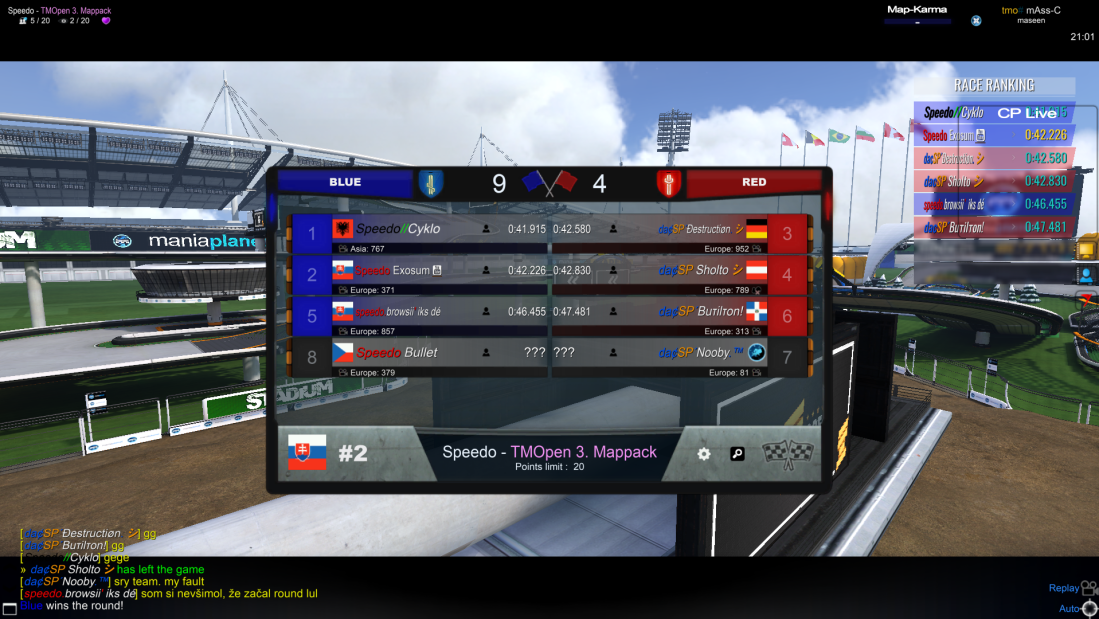
Task: Click the Replay camera button
Action: pyautogui.click(x=1088, y=588)
